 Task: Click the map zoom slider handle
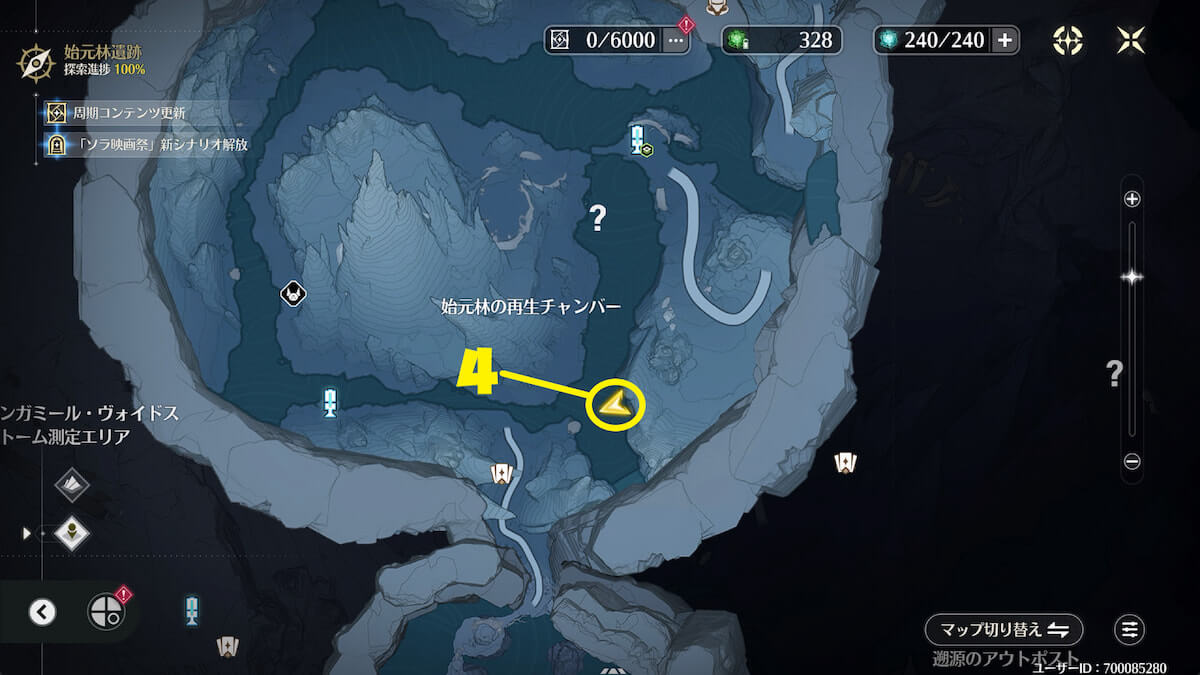click(1132, 277)
